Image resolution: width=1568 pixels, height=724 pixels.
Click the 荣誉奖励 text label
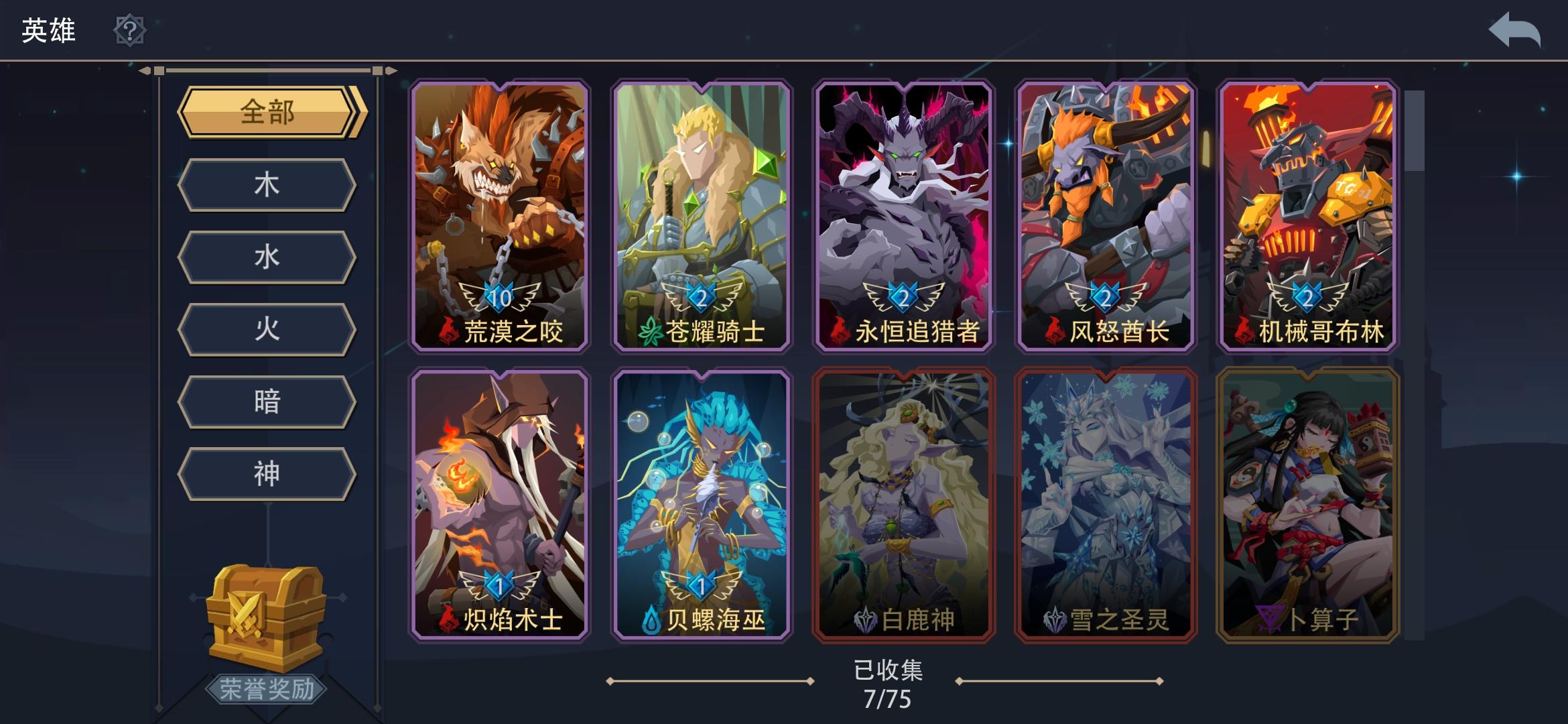[267, 690]
